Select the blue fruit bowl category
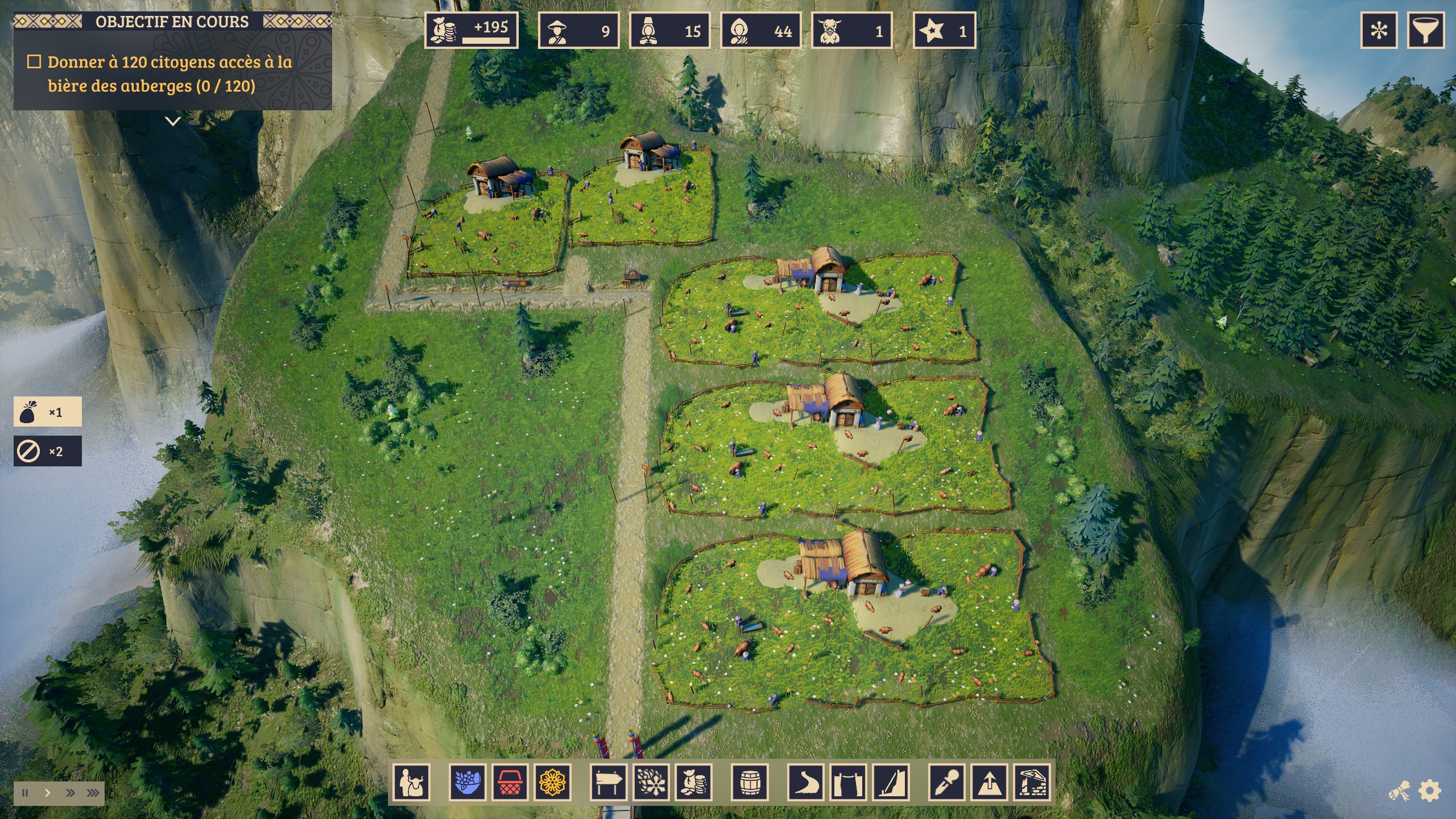Viewport: 1456px width, 819px height. pyautogui.click(x=468, y=782)
